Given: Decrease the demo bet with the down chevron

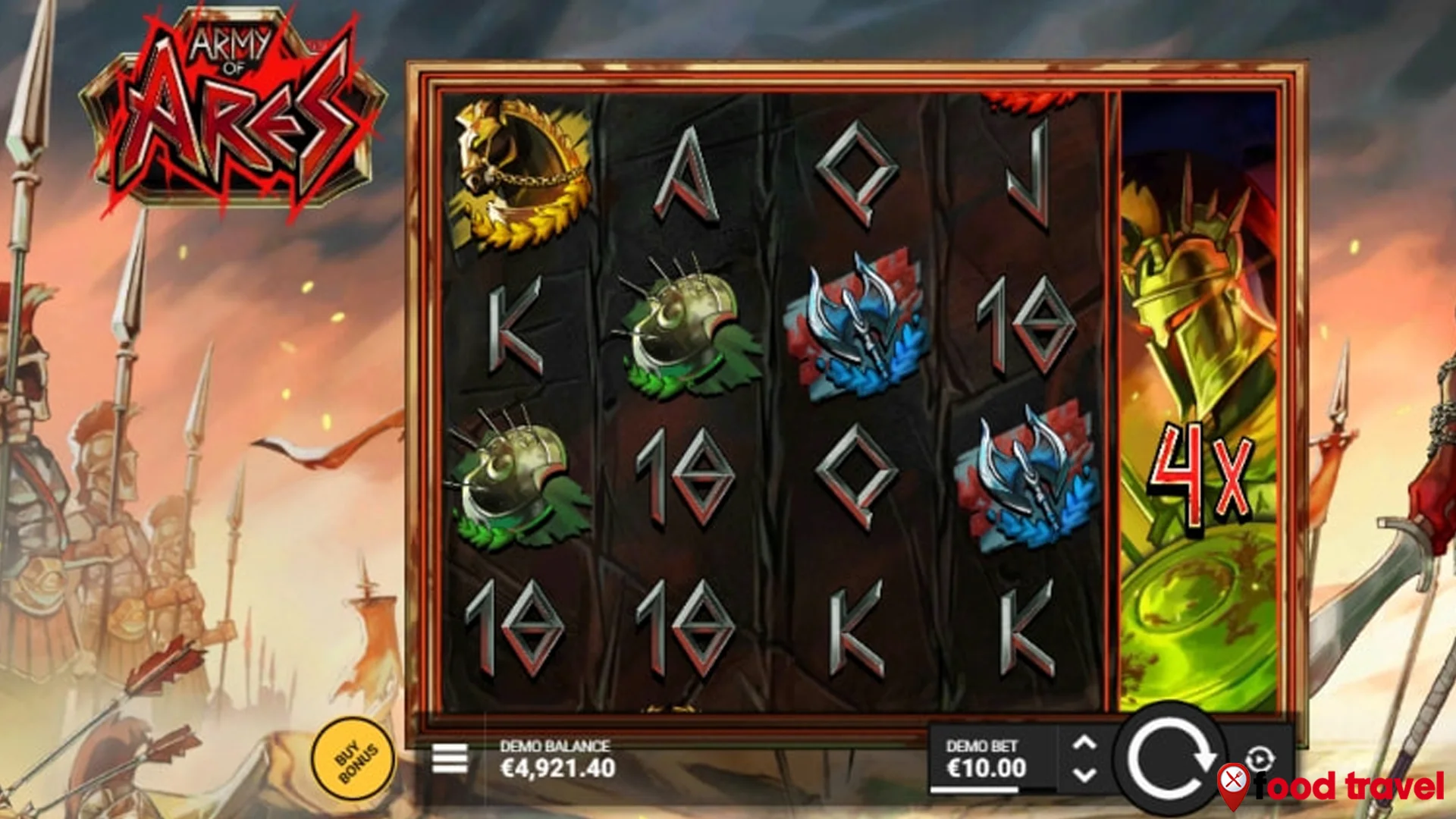Looking at the screenshot, I should point(1084,775).
